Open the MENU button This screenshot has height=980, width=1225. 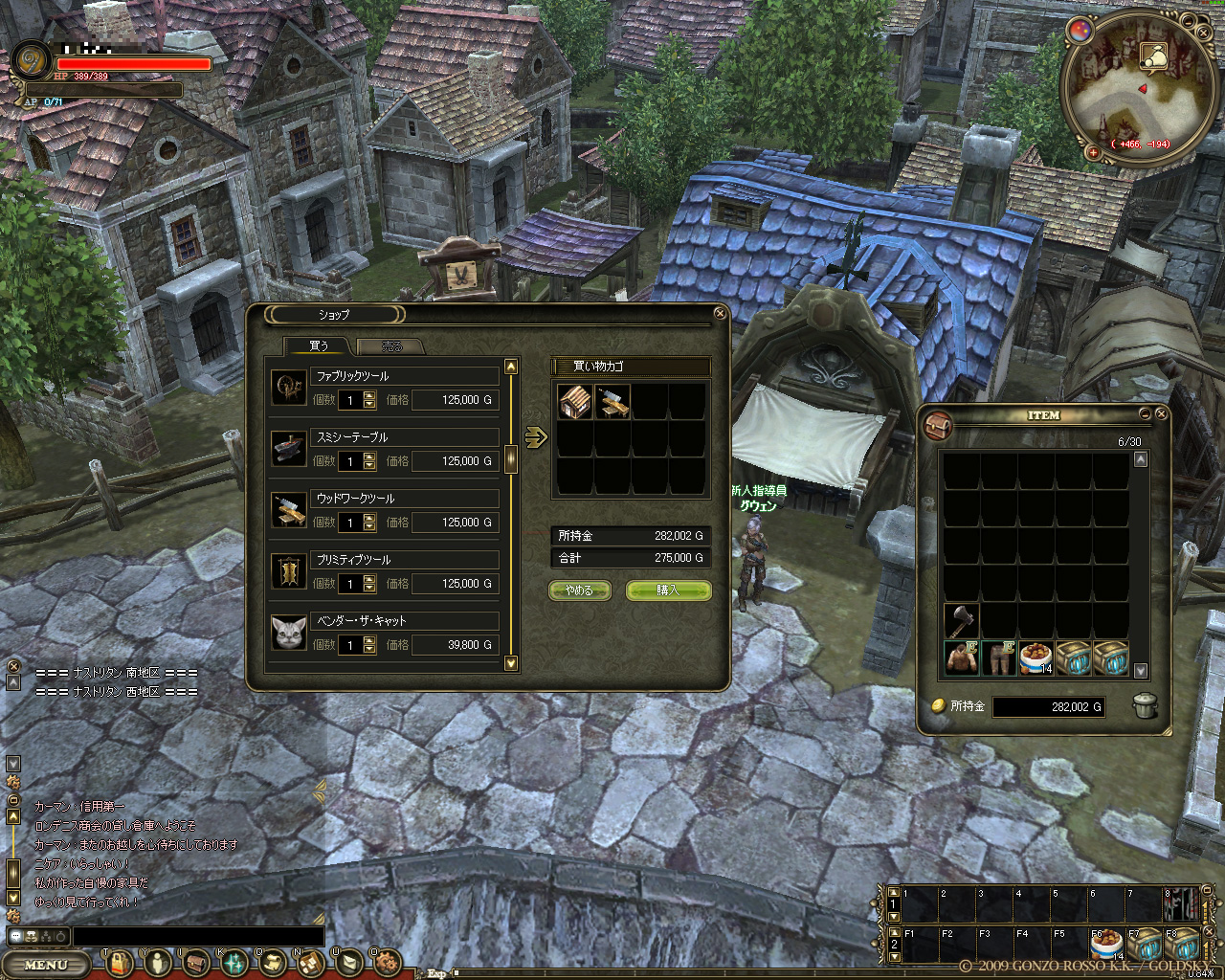click(46, 965)
